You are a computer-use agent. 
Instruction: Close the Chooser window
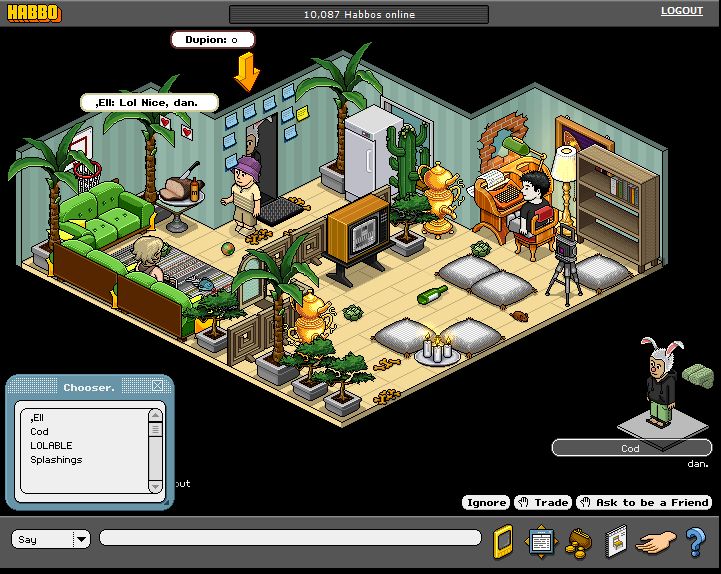pyautogui.click(x=157, y=386)
